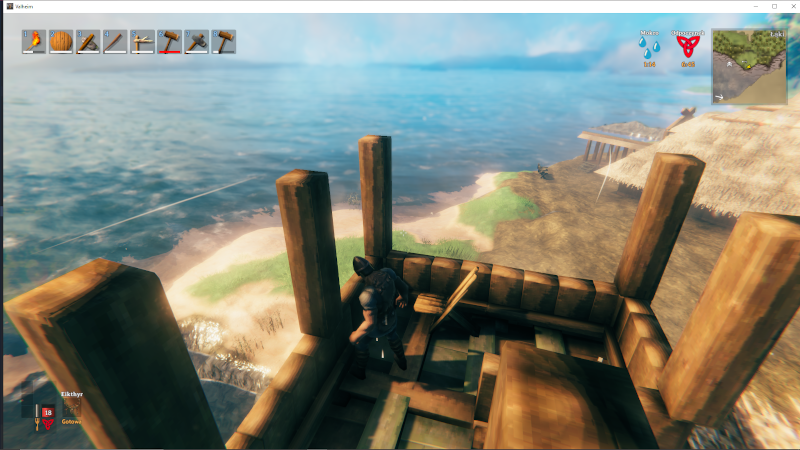This screenshot has height=450, width=800.
Task: Select the stone-headed tool in slot 7
Action: [x=196, y=41]
